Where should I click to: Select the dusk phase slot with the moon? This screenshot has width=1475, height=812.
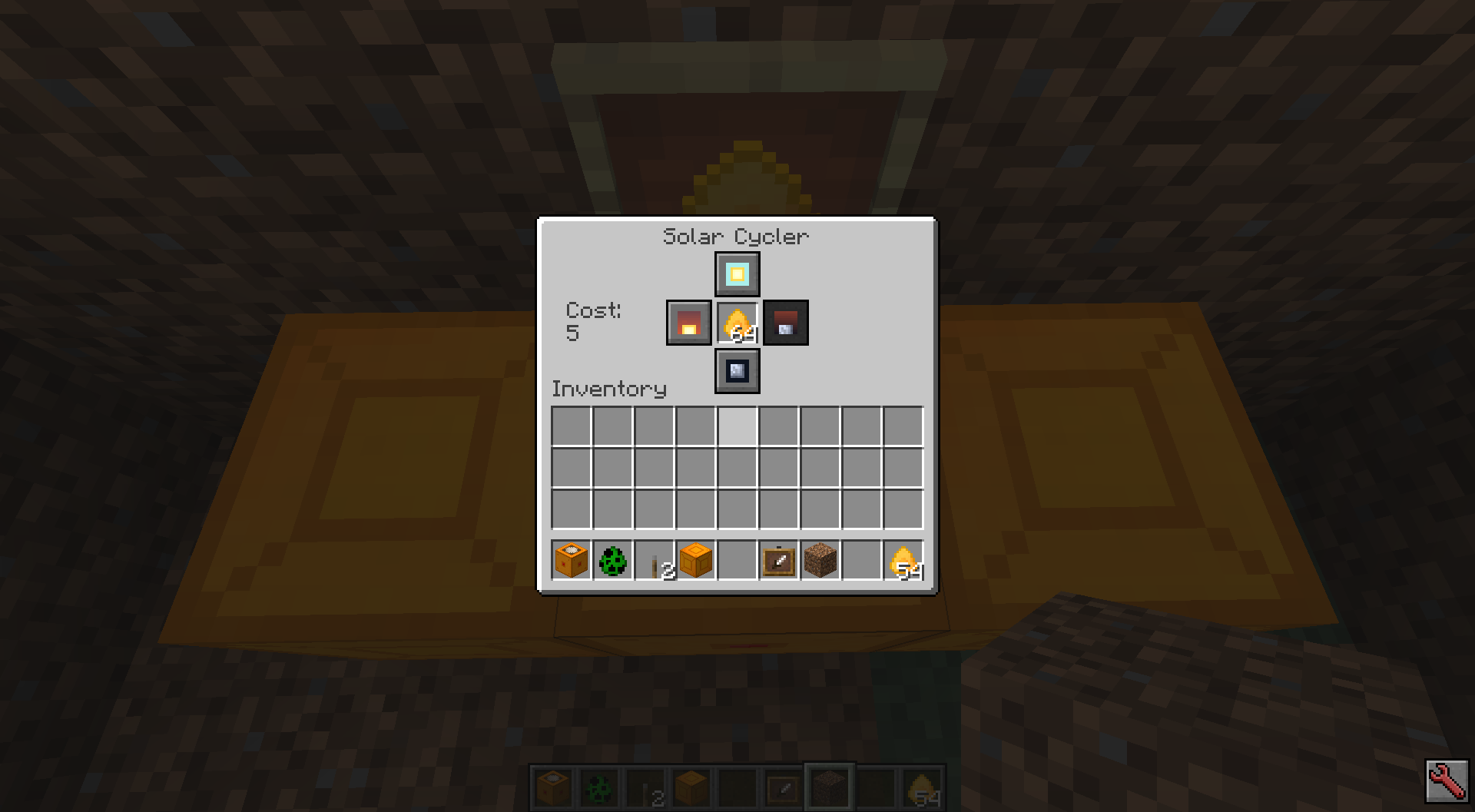pyautogui.click(x=785, y=323)
